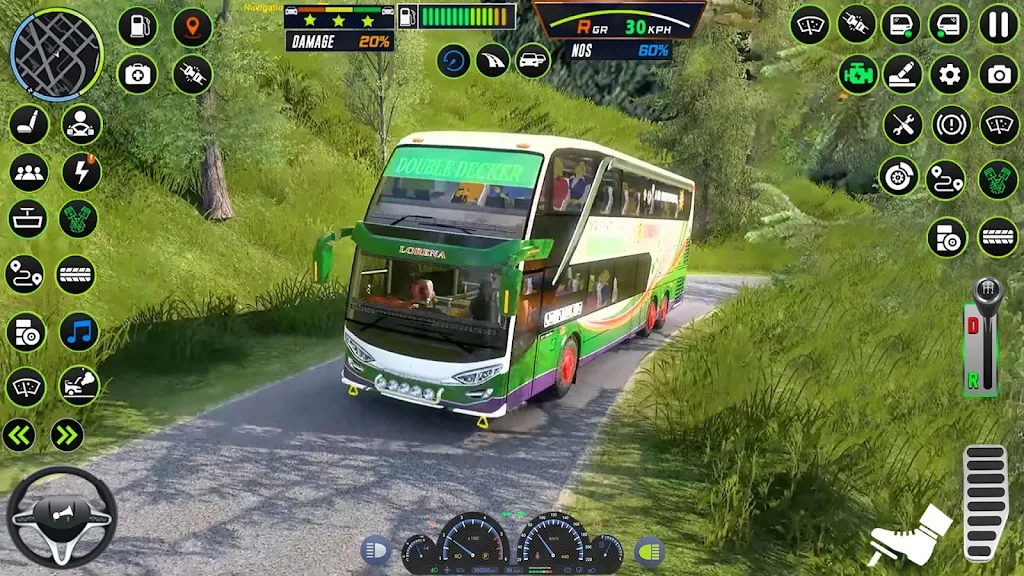1024x576 pixels.
Task: Switch view using the two-cars icon
Action: 533,61
